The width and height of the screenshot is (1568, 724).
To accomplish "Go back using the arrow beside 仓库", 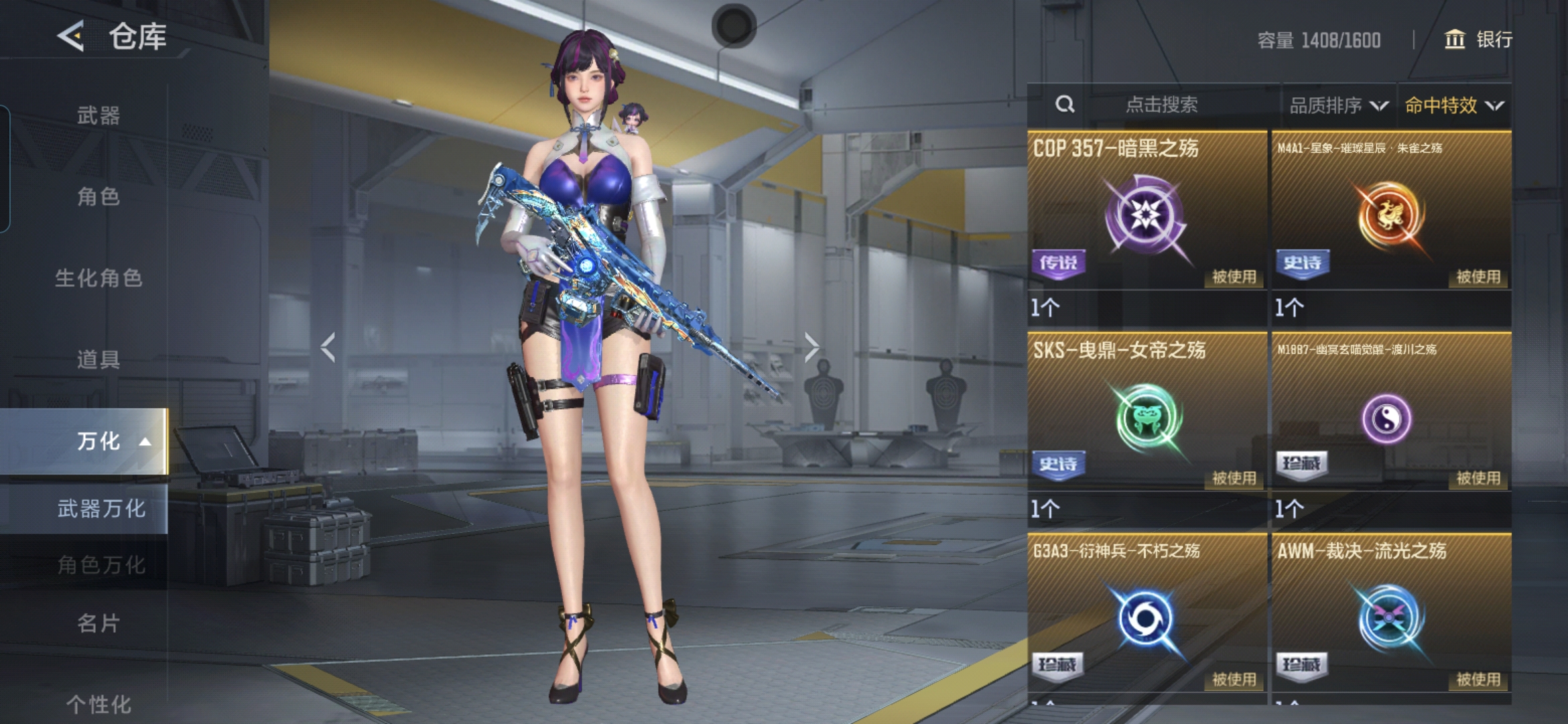I will tap(71, 36).
